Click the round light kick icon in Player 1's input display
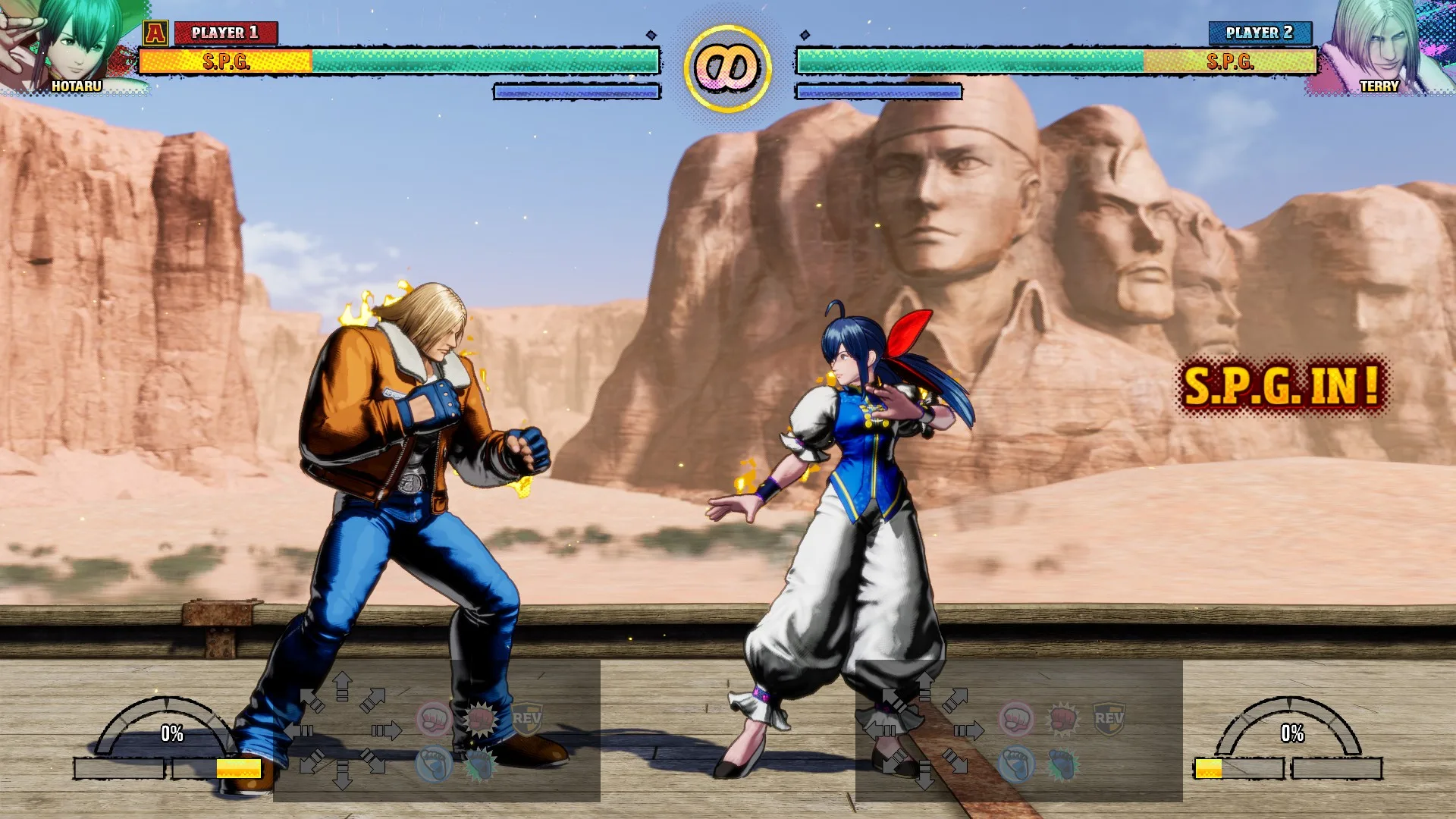This screenshot has height=819, width=1456. [x=434, y=764]
